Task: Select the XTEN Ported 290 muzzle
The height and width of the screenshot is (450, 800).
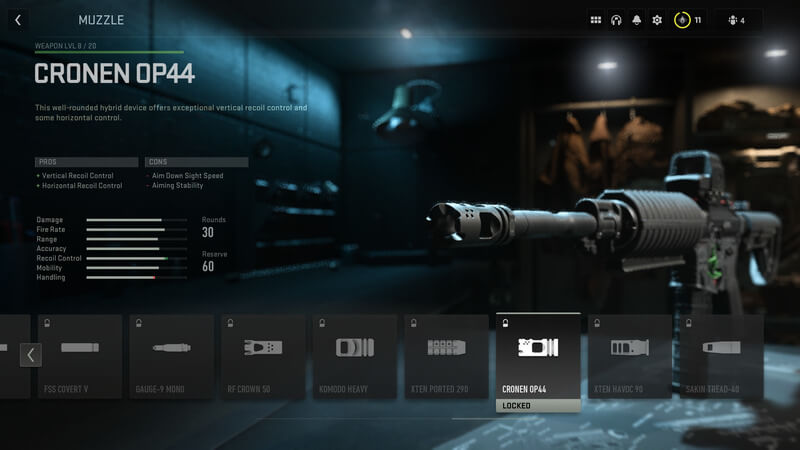Action: pyautogui.click(x=447, y=355)
